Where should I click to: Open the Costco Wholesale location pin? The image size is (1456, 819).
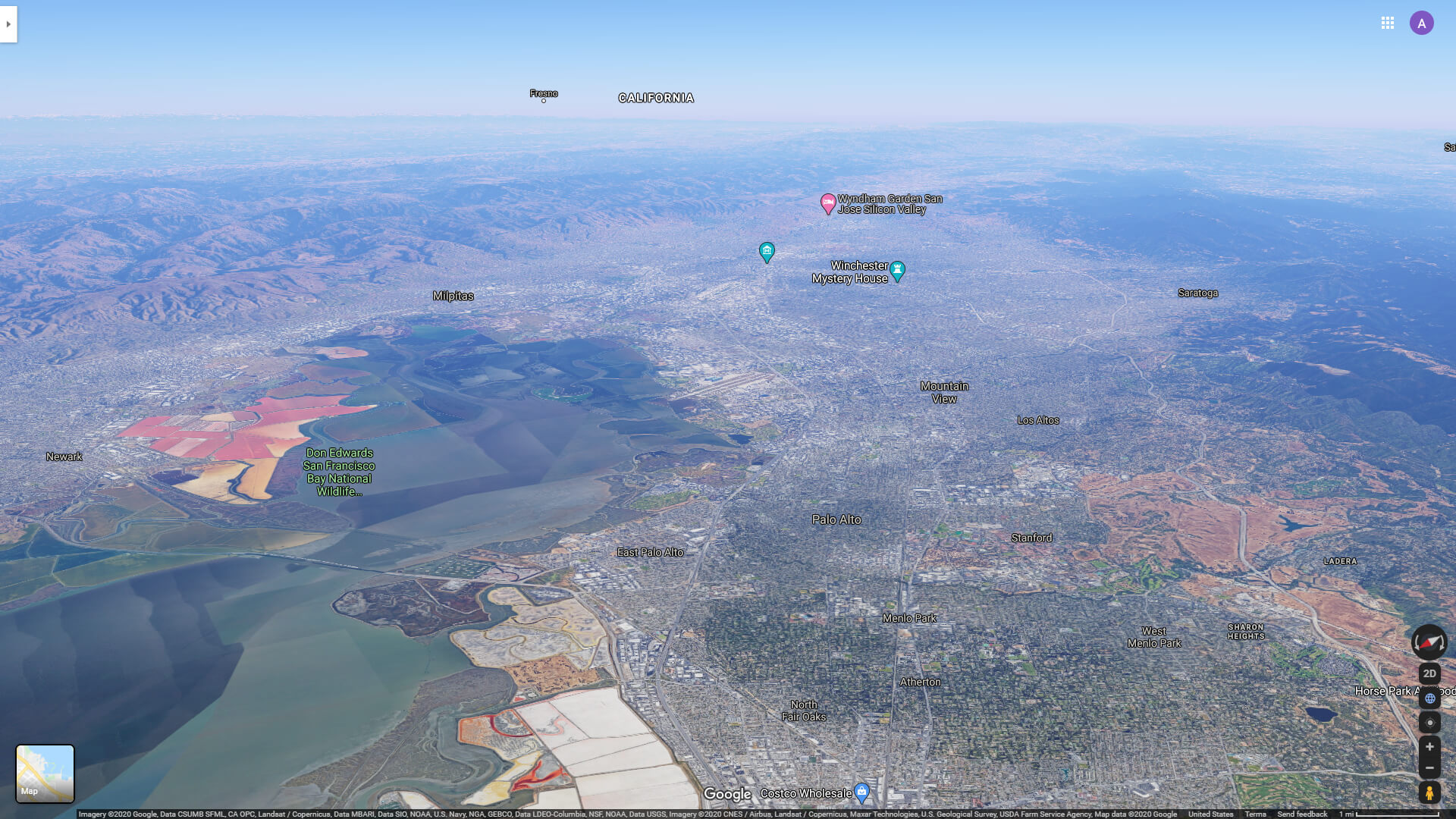coord(861,790)
